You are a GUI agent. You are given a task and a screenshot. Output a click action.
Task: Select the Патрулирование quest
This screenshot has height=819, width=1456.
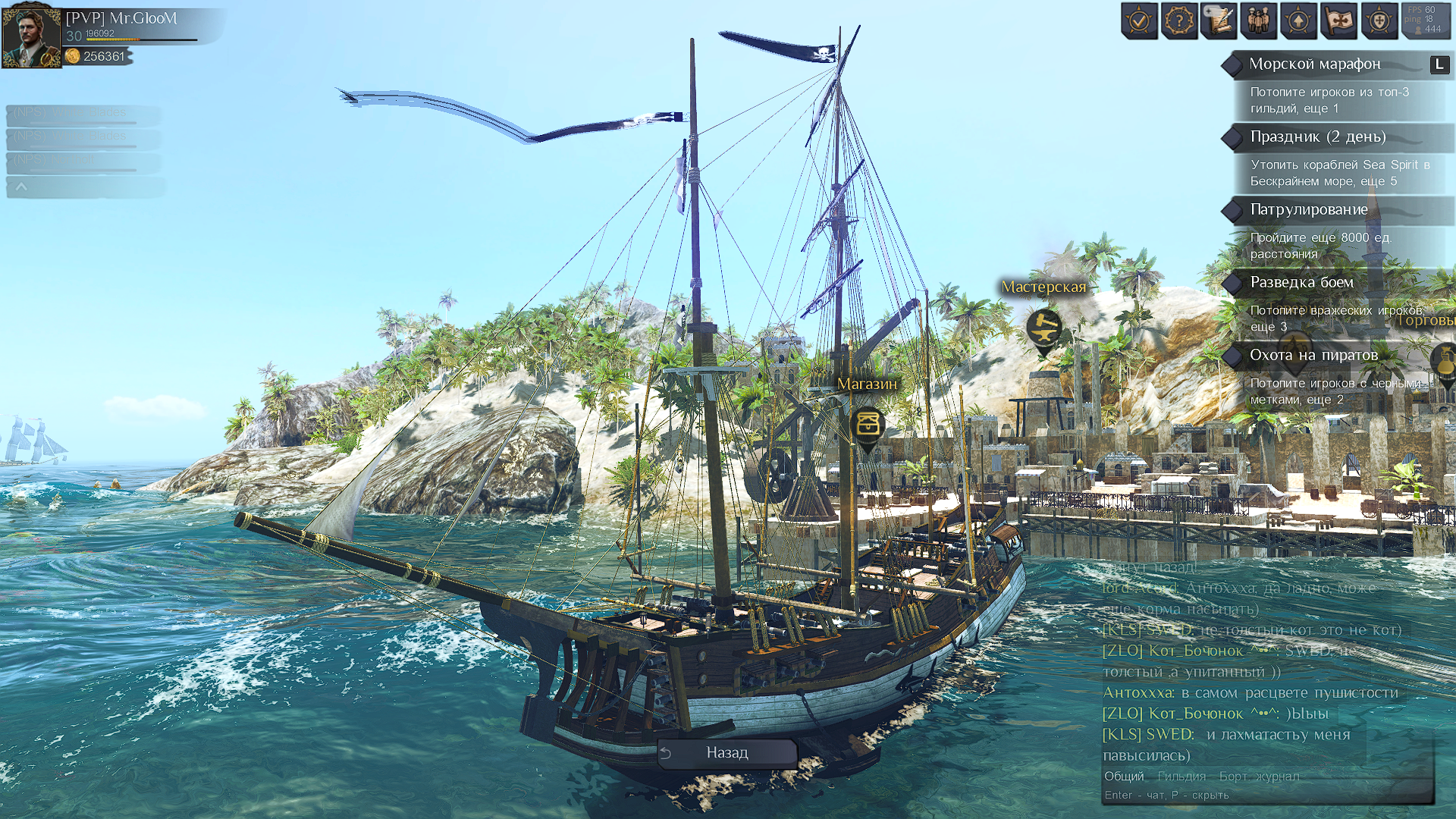(x=1309, y=210)
